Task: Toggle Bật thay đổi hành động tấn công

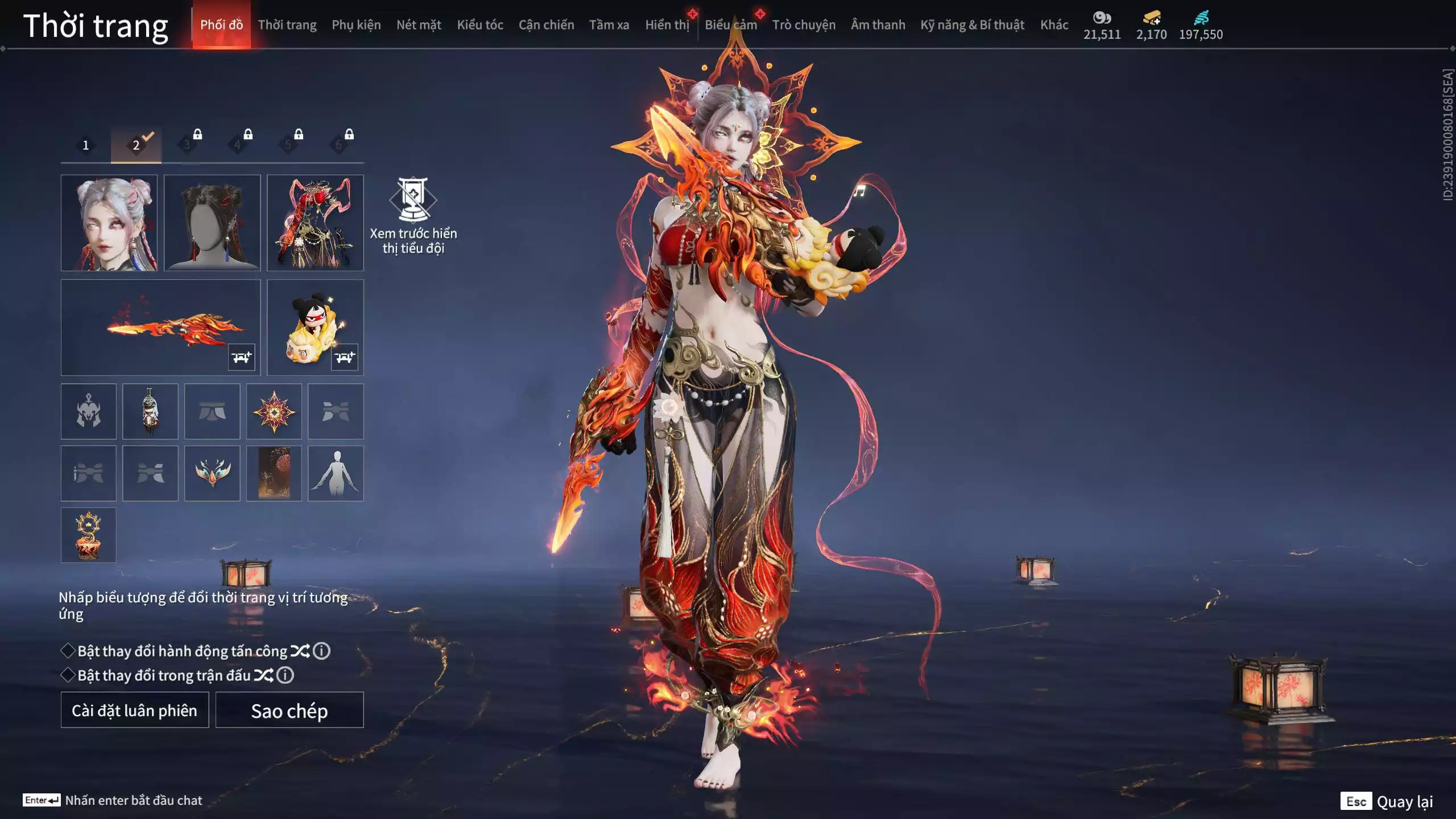Action: pos(68,651)
